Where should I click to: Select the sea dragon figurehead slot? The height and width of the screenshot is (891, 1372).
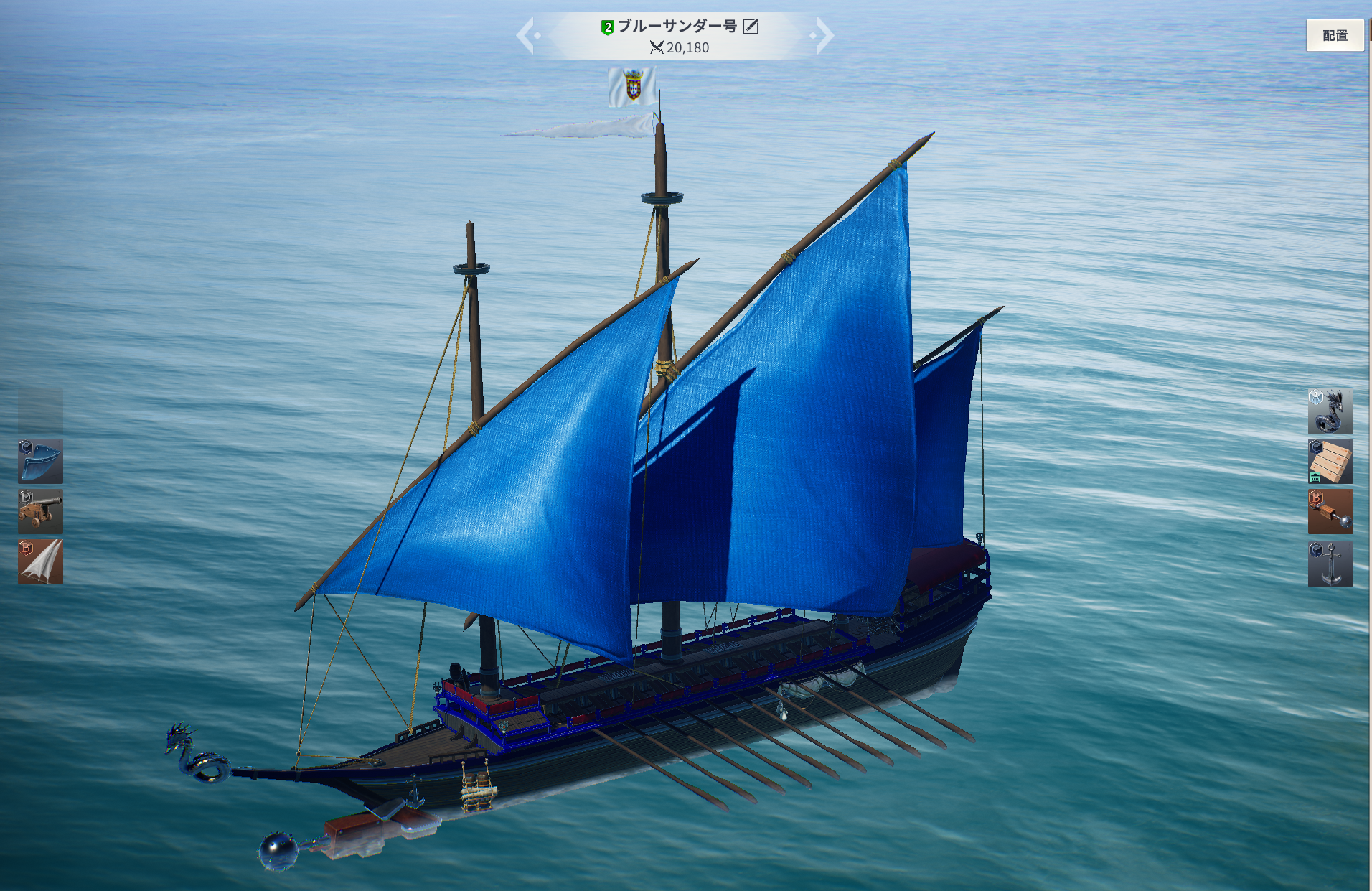1330,411
